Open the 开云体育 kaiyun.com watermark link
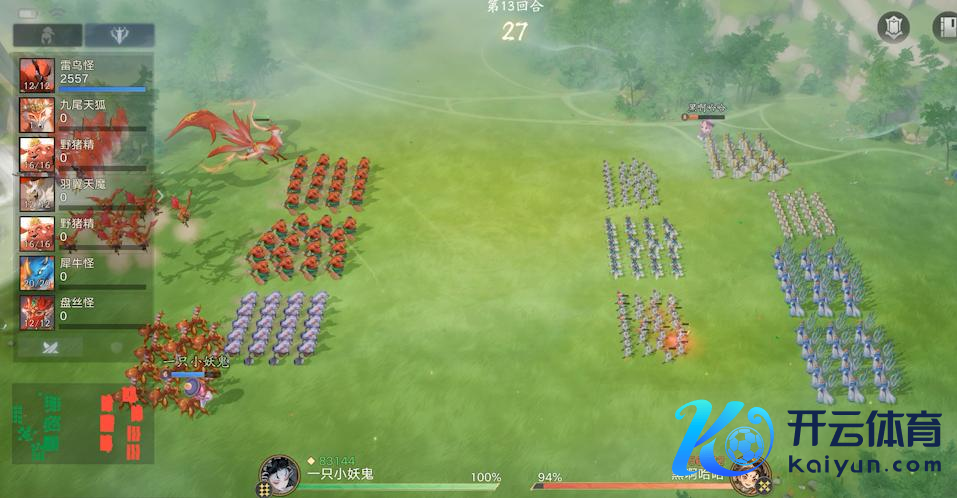This screenshot has height=498, width=957. 810,438
